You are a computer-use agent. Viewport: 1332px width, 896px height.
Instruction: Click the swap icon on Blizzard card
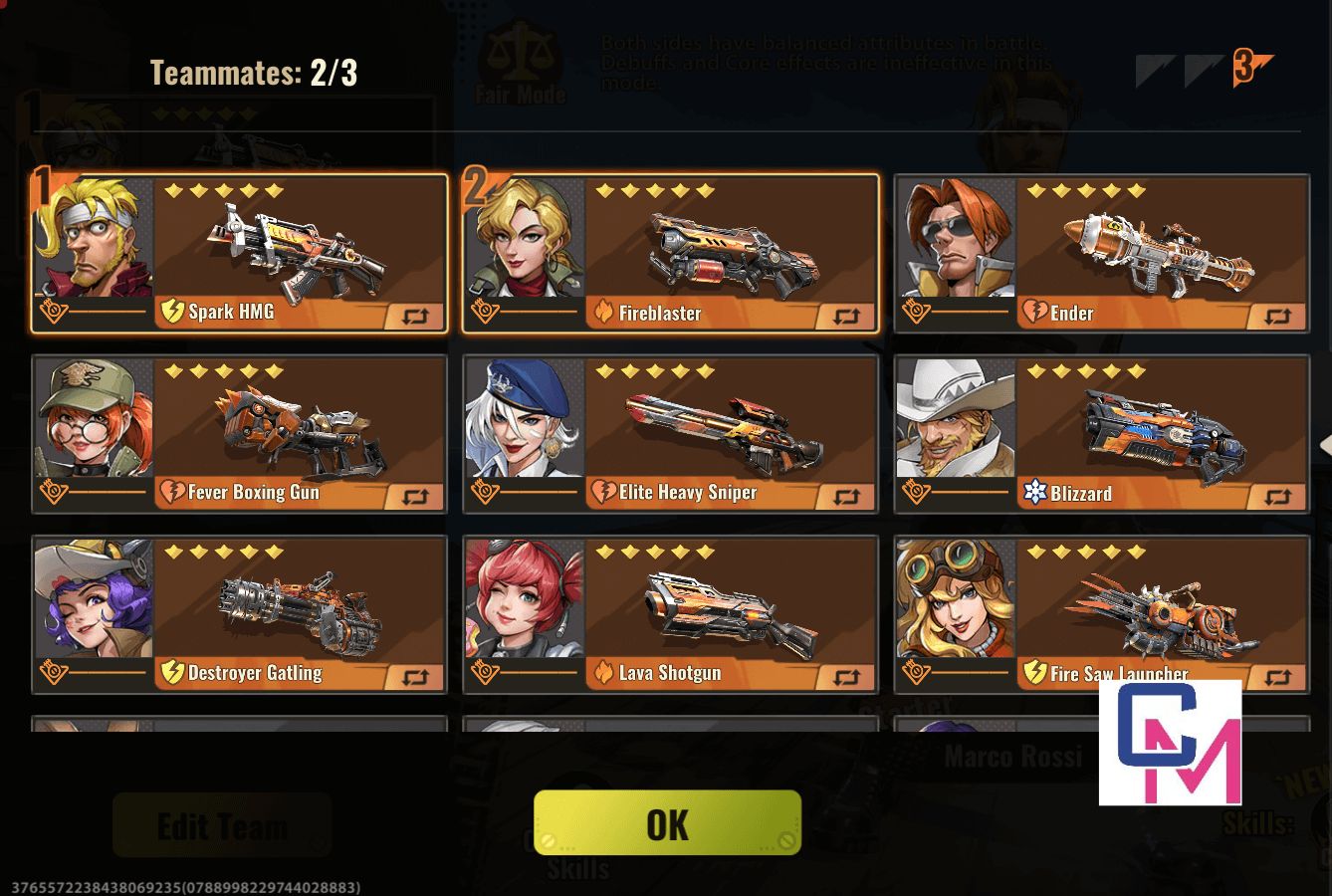(1277, 497)
